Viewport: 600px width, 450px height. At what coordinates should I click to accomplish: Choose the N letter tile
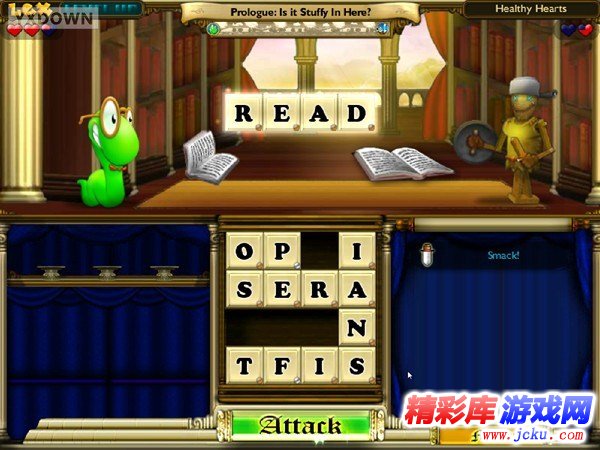click(x=357, y=327)
